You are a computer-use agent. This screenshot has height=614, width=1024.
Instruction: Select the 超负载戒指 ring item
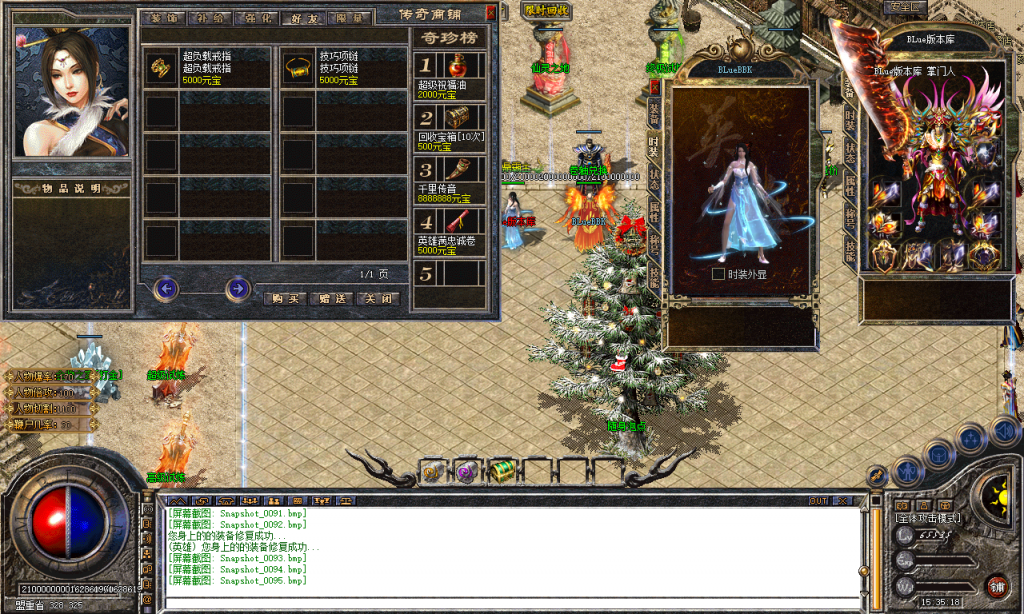208,67
